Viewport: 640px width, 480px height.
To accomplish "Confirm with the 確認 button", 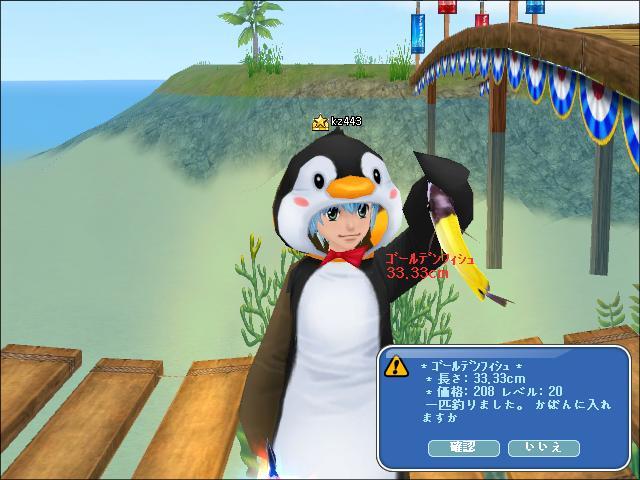I will pyautogui.click(x=463, y=447).
